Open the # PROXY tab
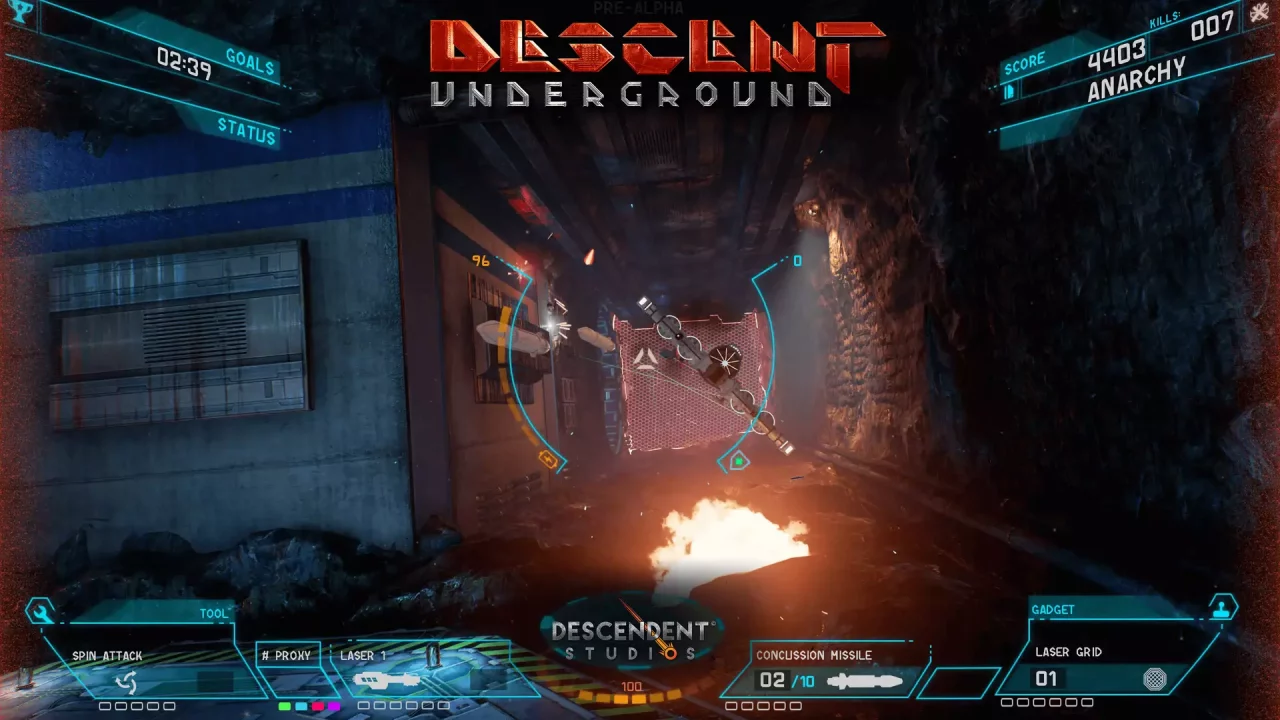The image size is (1280, 720). tap(288, 656)
